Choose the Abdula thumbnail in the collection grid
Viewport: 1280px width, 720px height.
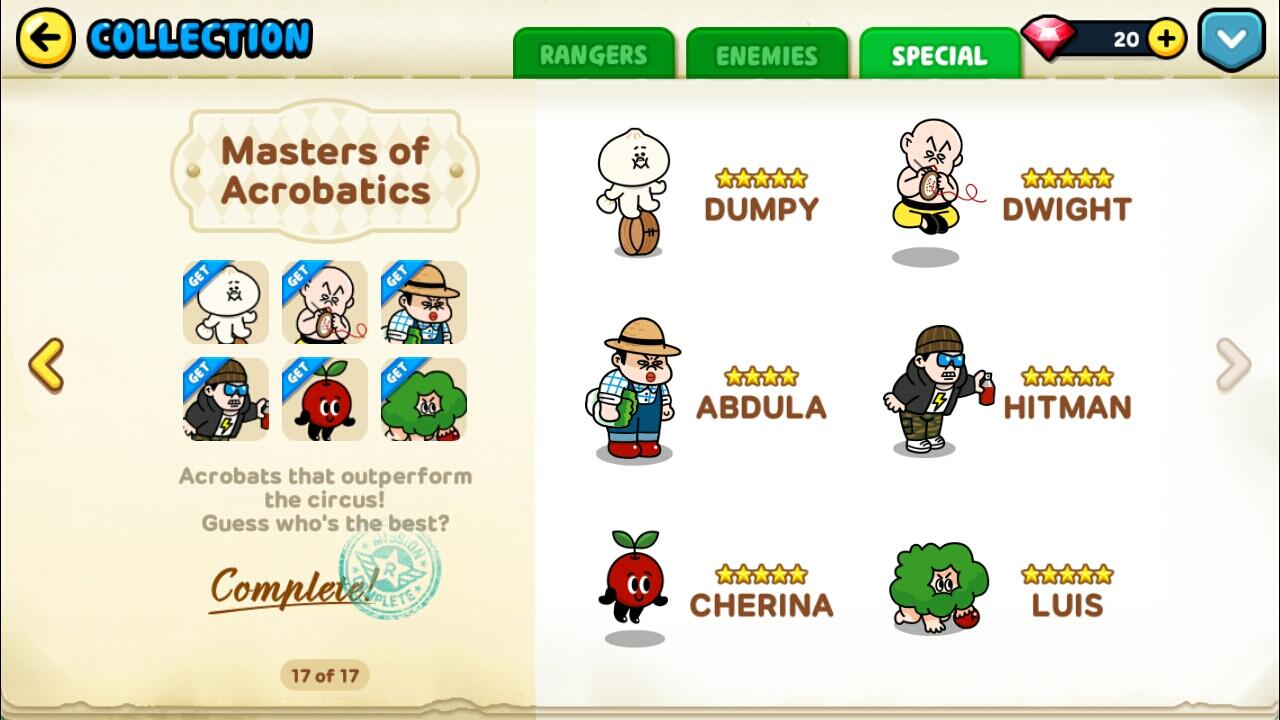(x=424, y=302)
